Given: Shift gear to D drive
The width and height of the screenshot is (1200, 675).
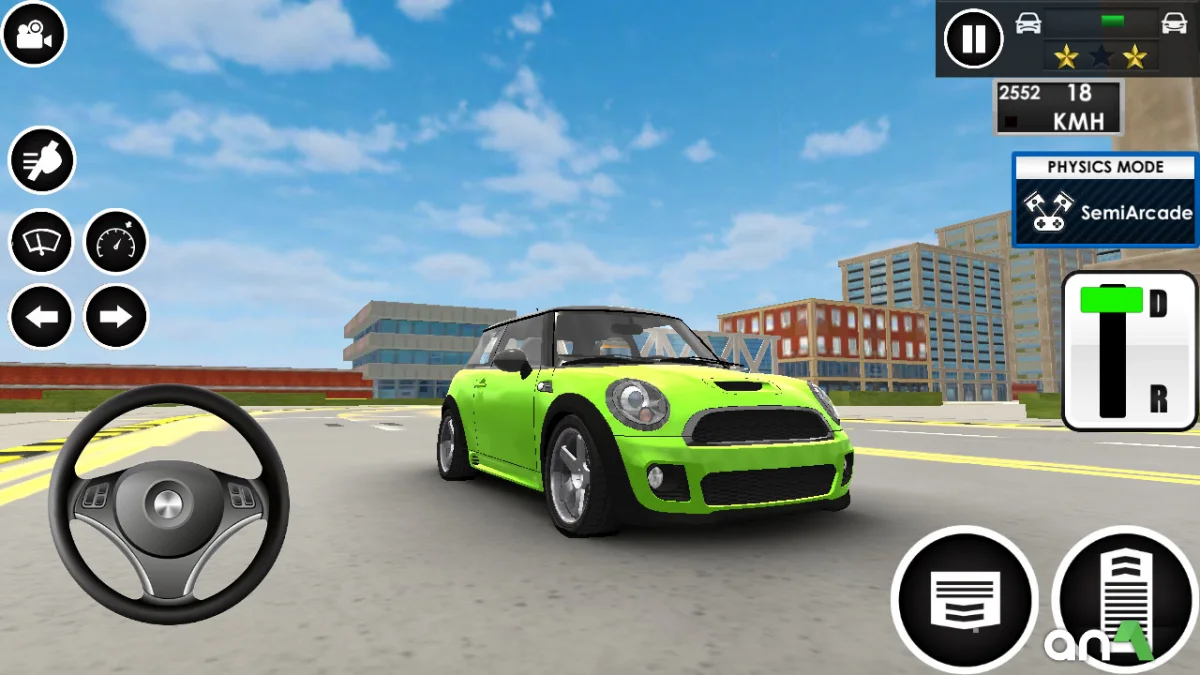Looking at the screenshot, I should pos(1157,304).
